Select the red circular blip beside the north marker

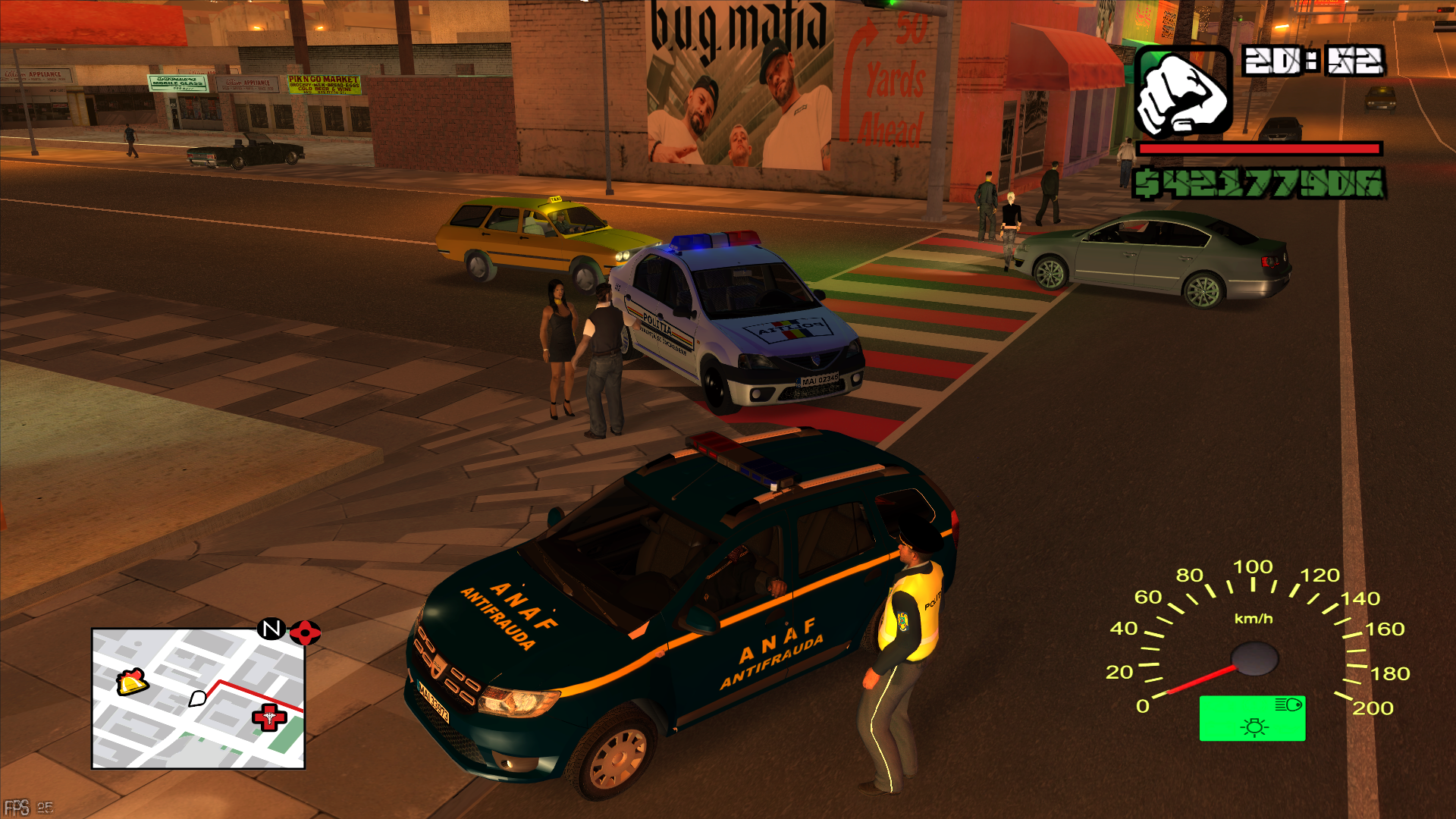[x=305, y=632]
